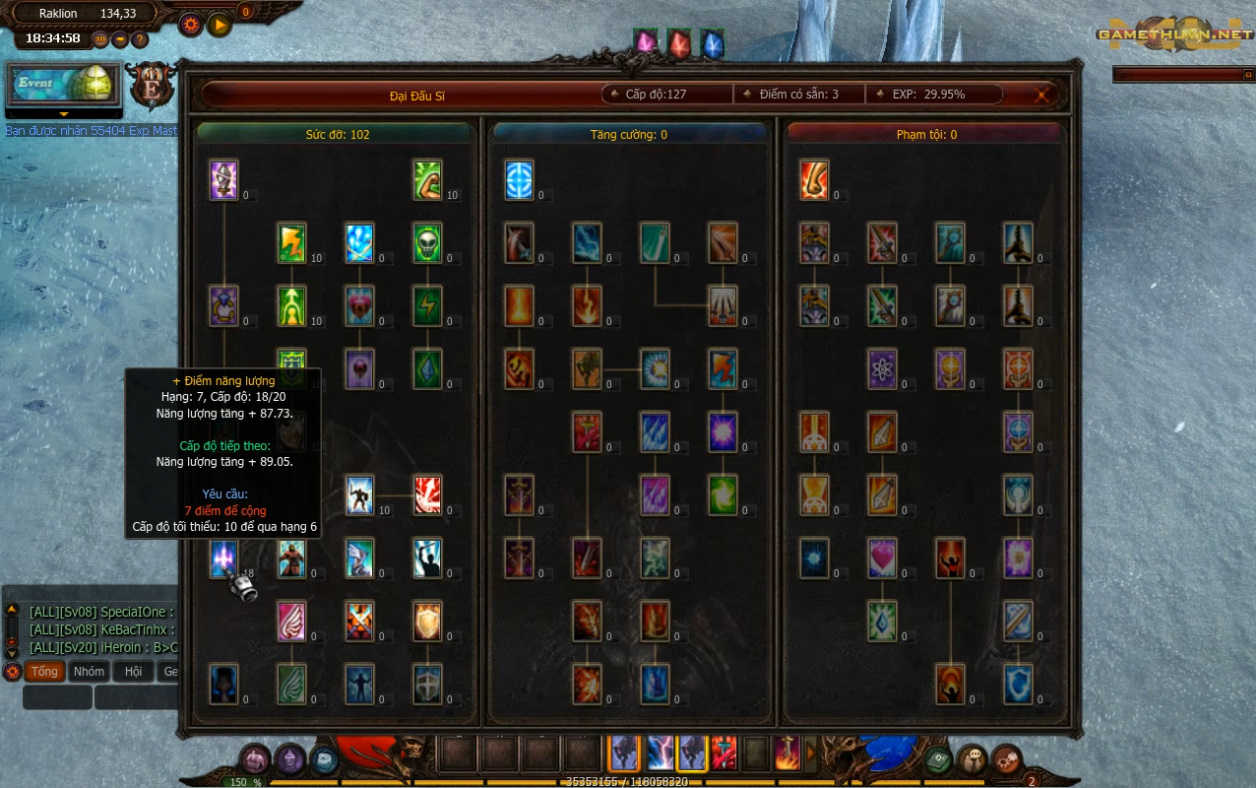
Task: Activate the lightning skill in the hotbar
Action: click(x=660, y=753)
